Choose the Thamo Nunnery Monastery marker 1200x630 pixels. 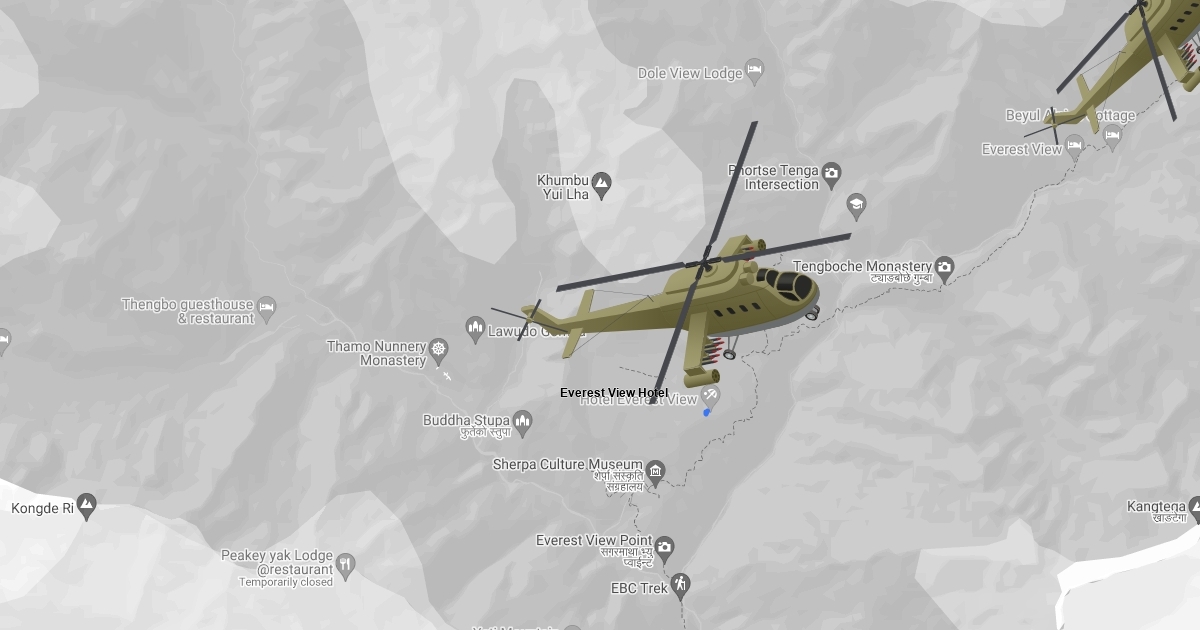[438, 349]
